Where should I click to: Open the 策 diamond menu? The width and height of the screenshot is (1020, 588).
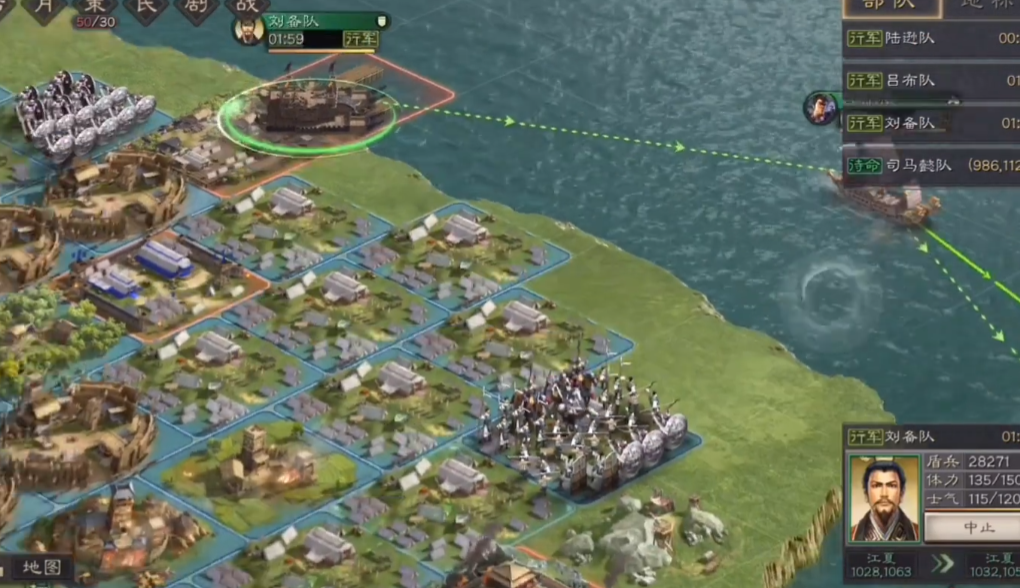click(95, 7)
